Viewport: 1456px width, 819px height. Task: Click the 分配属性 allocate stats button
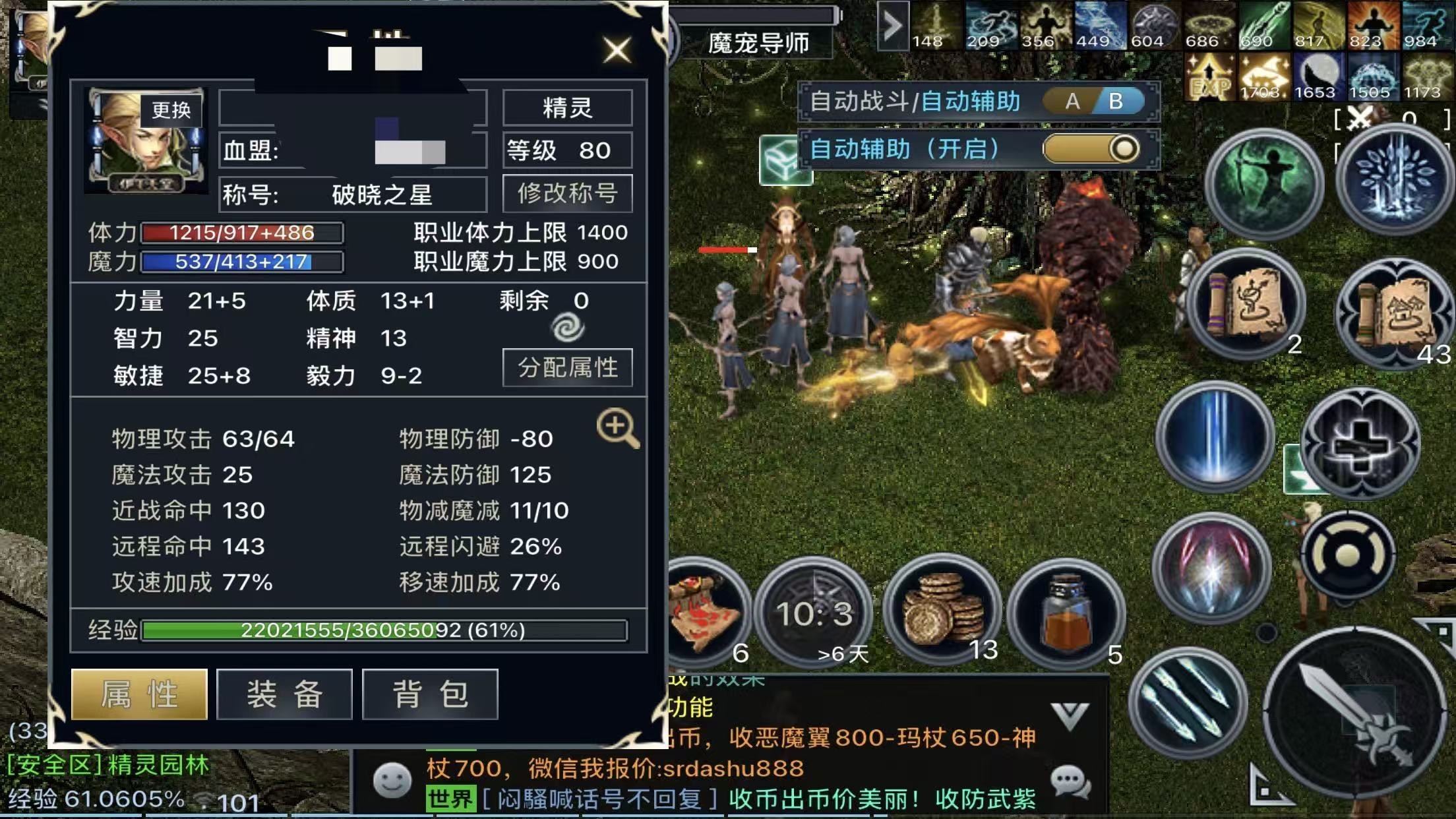tap(567, 367)
